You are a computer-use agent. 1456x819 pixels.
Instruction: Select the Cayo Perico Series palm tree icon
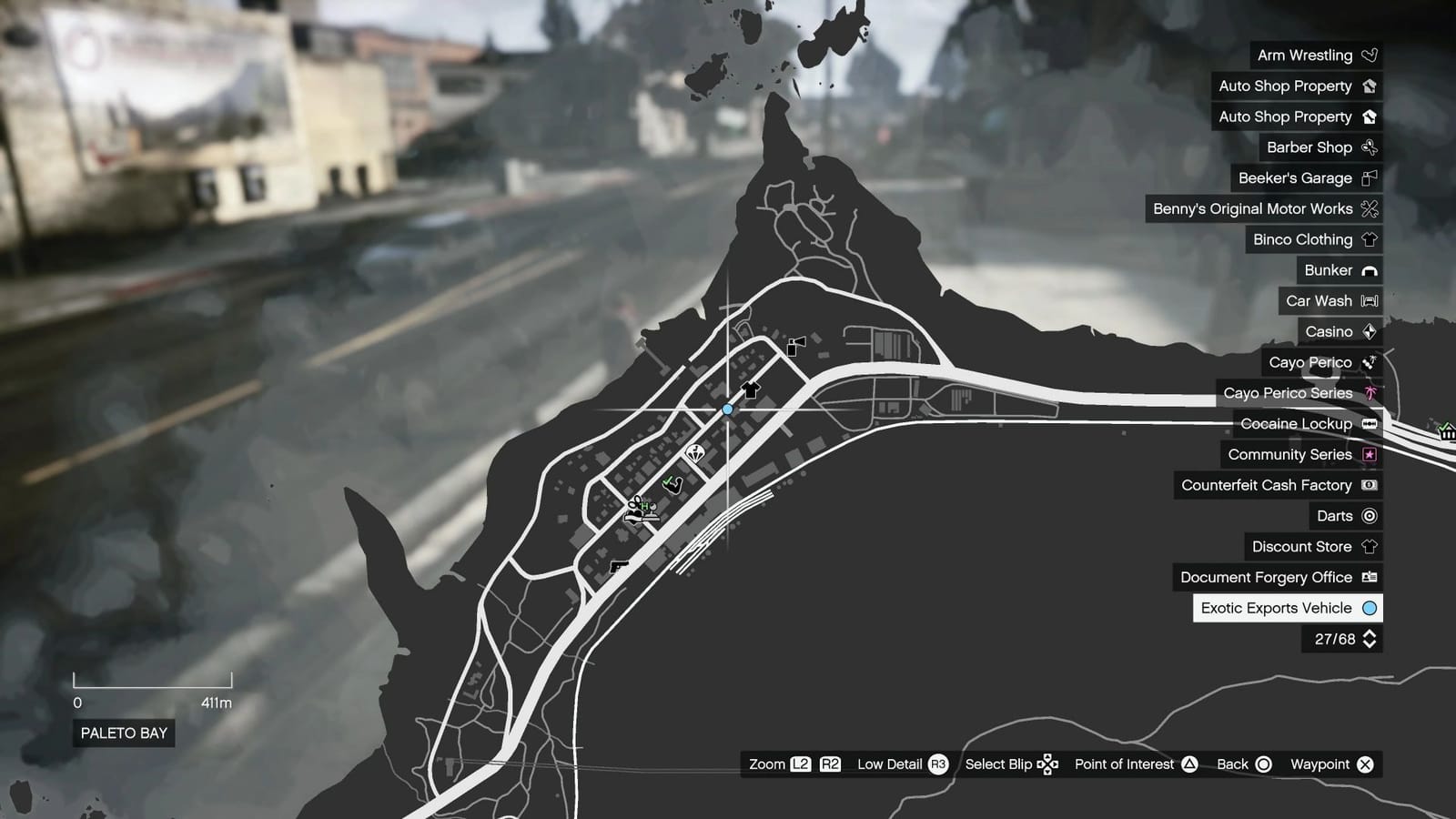pyautogui.click(x=1369, y=393)
